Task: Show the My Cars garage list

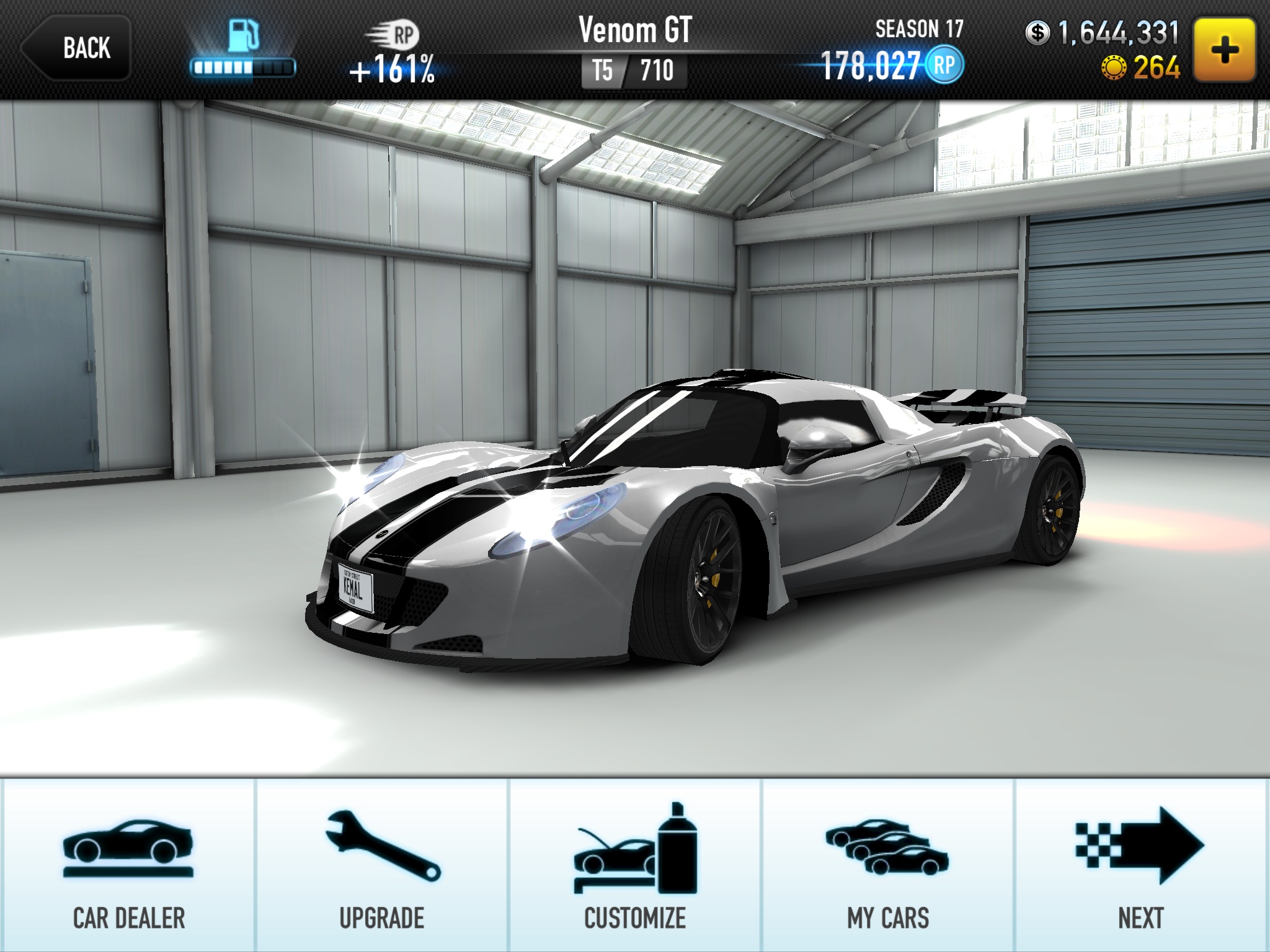Action: point(888,865)
